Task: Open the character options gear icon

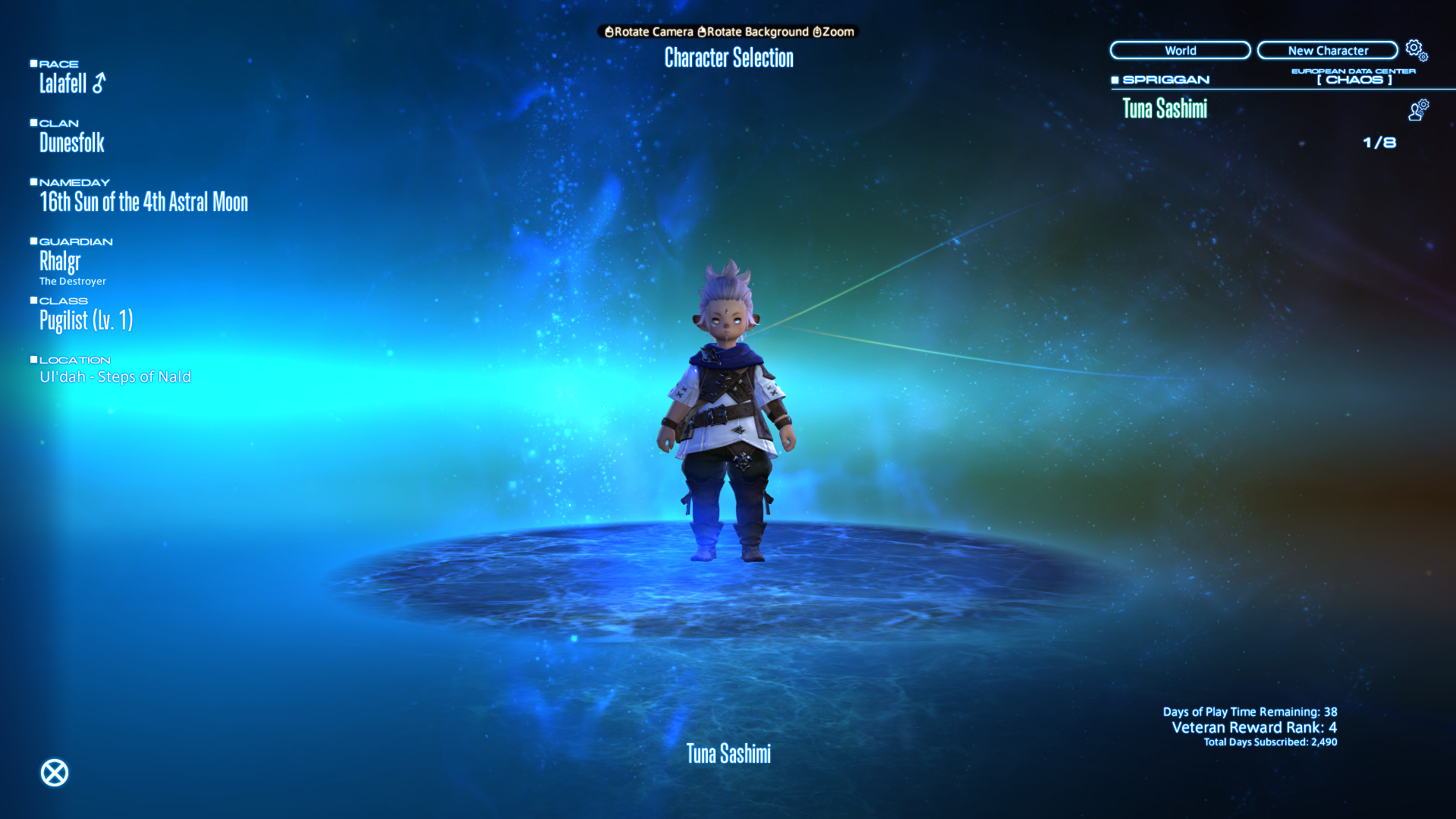Action: 1418,110
